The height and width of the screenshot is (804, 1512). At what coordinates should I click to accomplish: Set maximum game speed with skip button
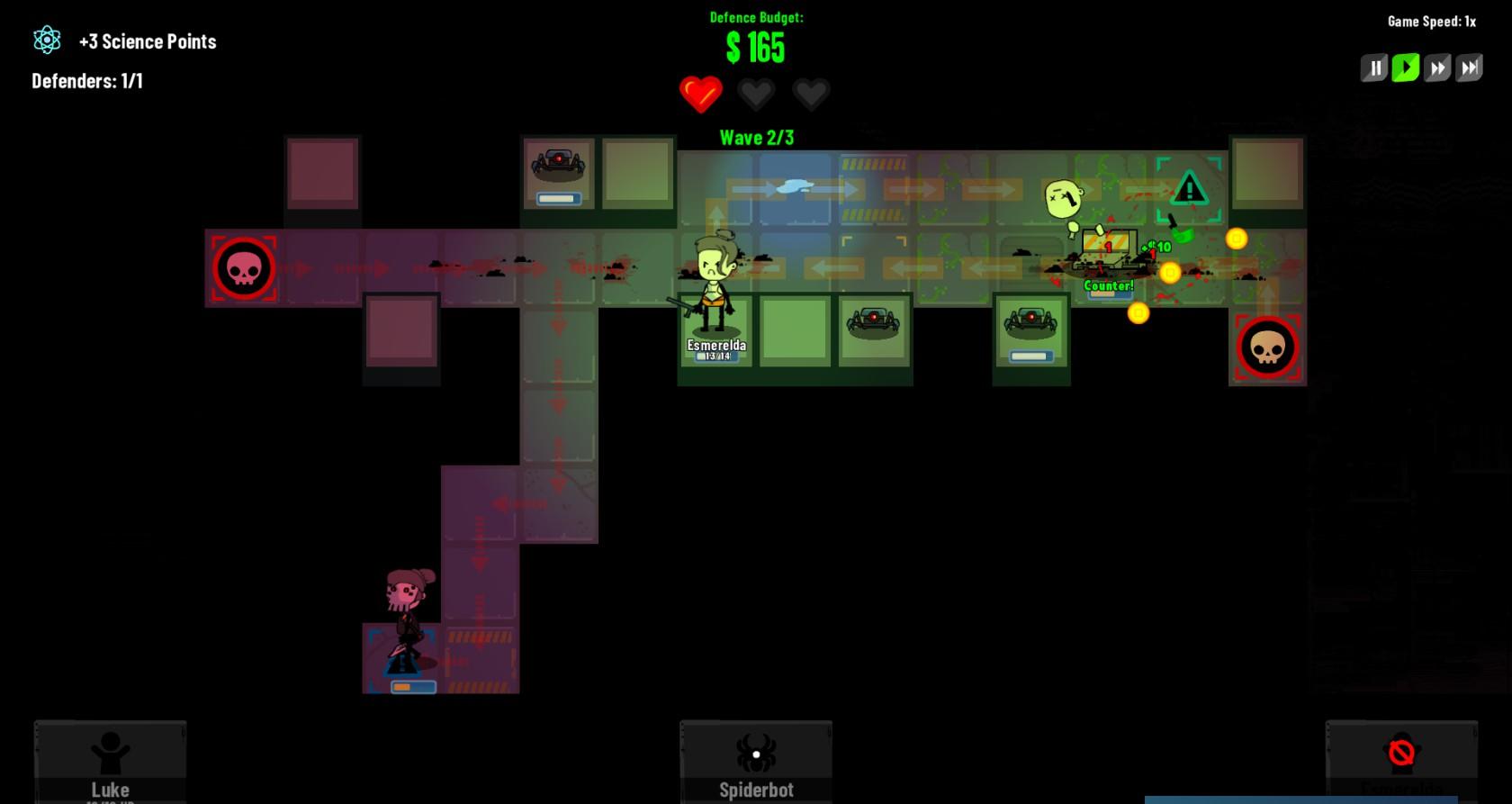(1468, 68)
